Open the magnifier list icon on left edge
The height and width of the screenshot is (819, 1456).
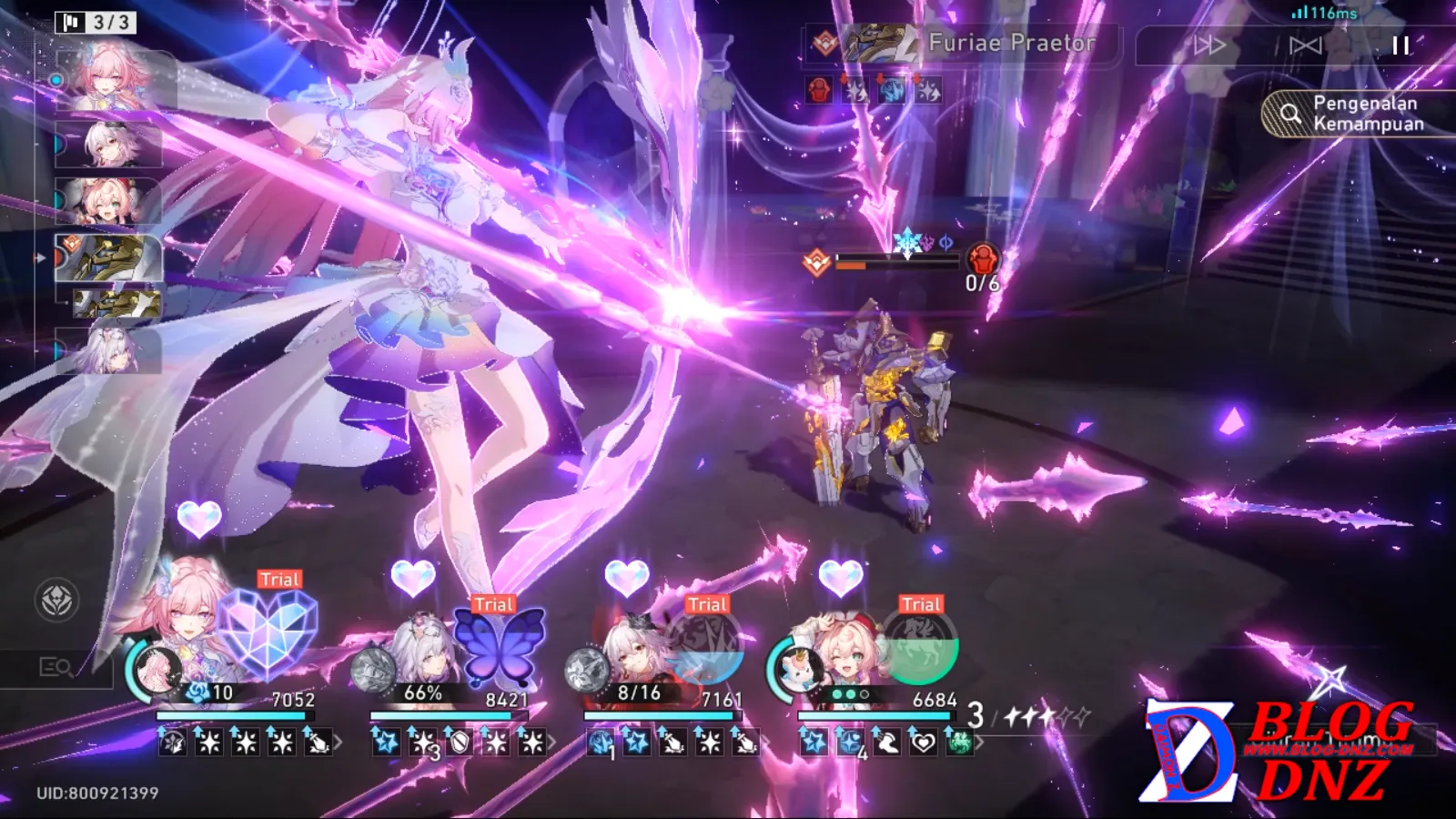56,668
